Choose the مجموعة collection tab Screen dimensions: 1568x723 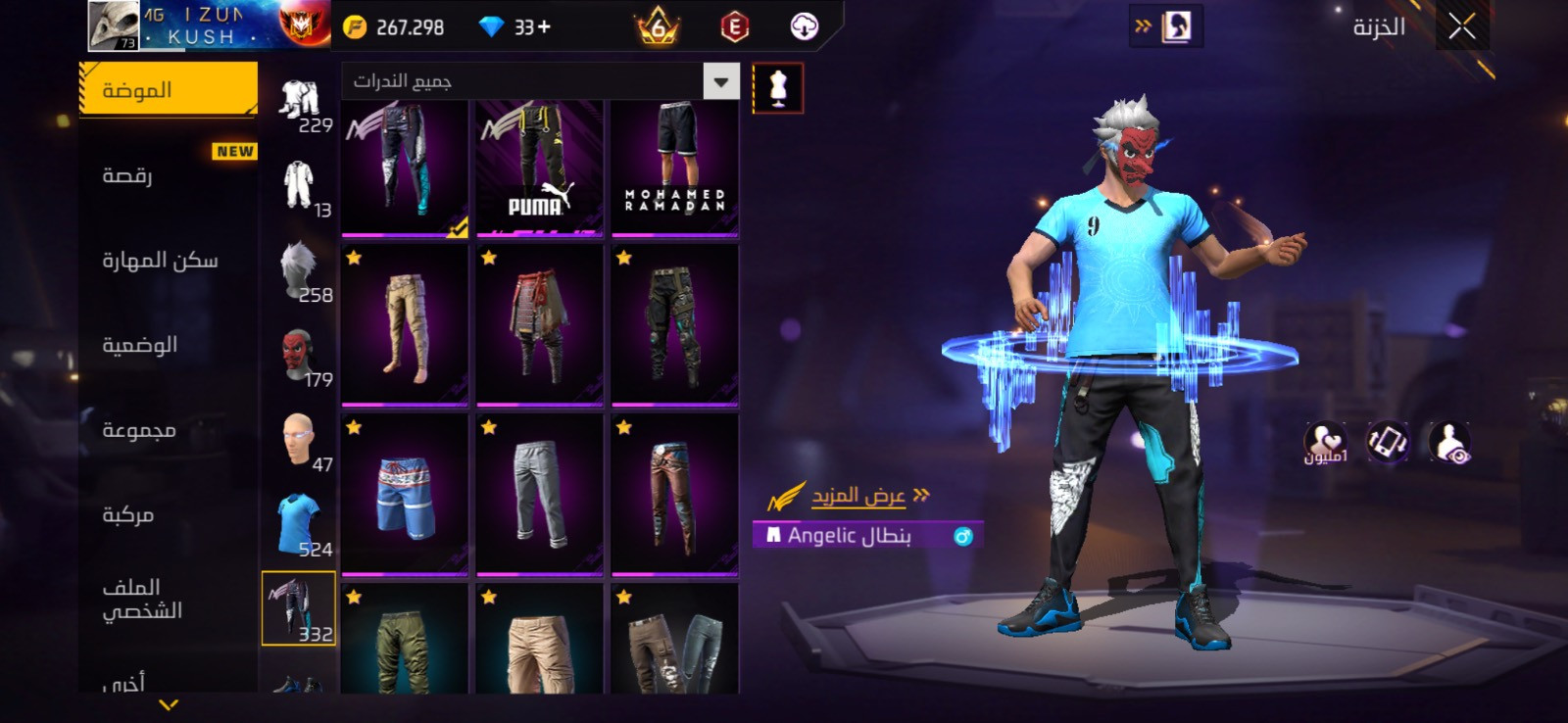(x=139, y=430)
